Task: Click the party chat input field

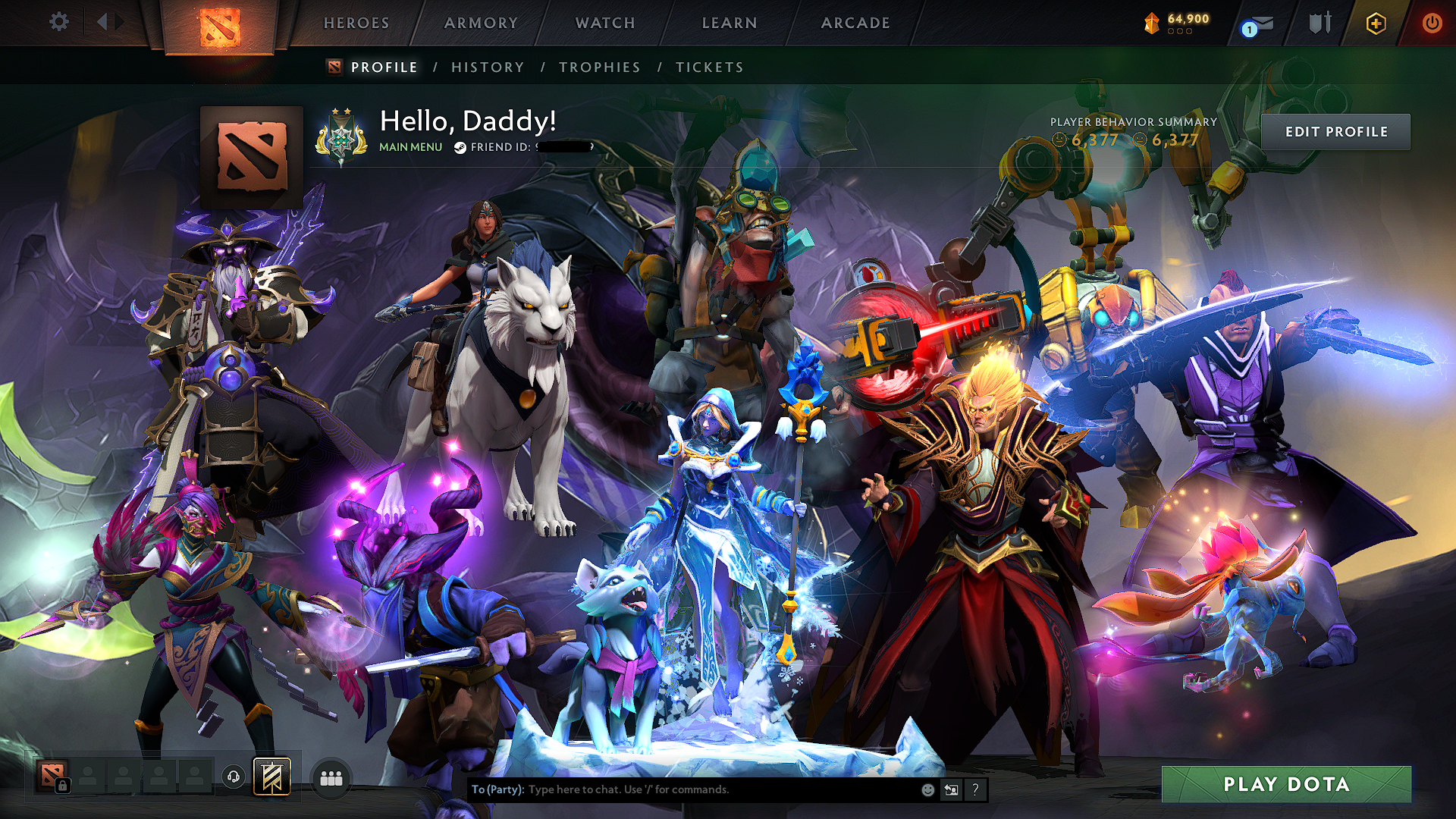Action: pyautogui.click(x=682, y=789)
